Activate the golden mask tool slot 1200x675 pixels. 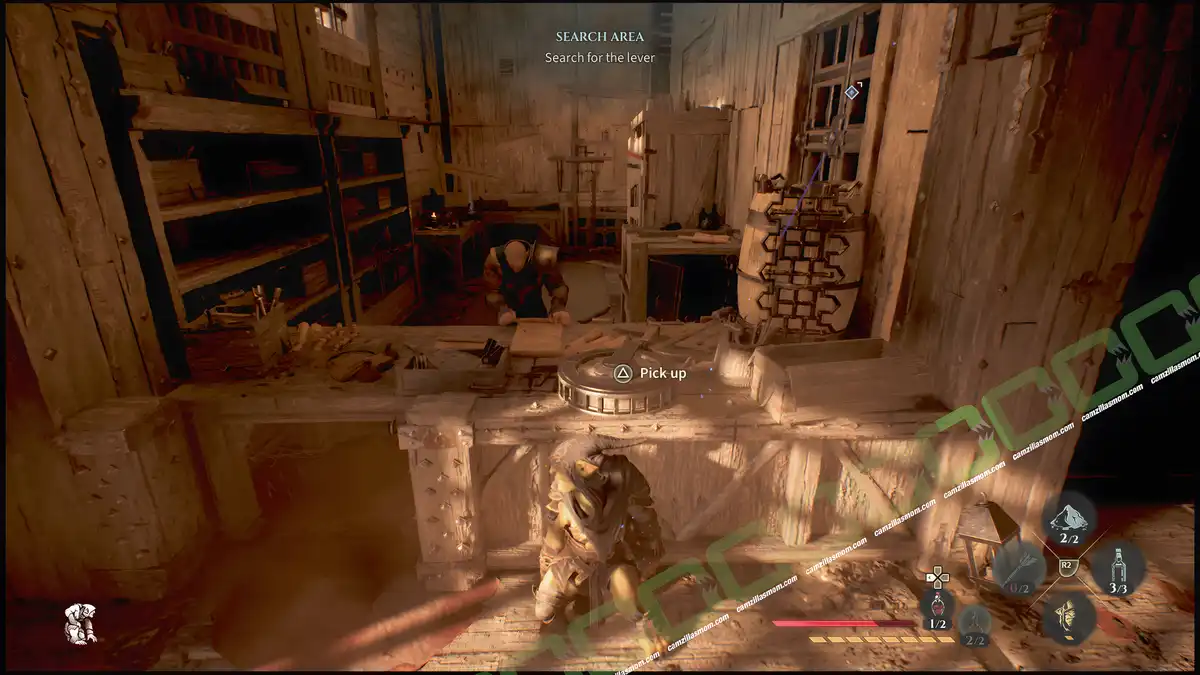1068,615
